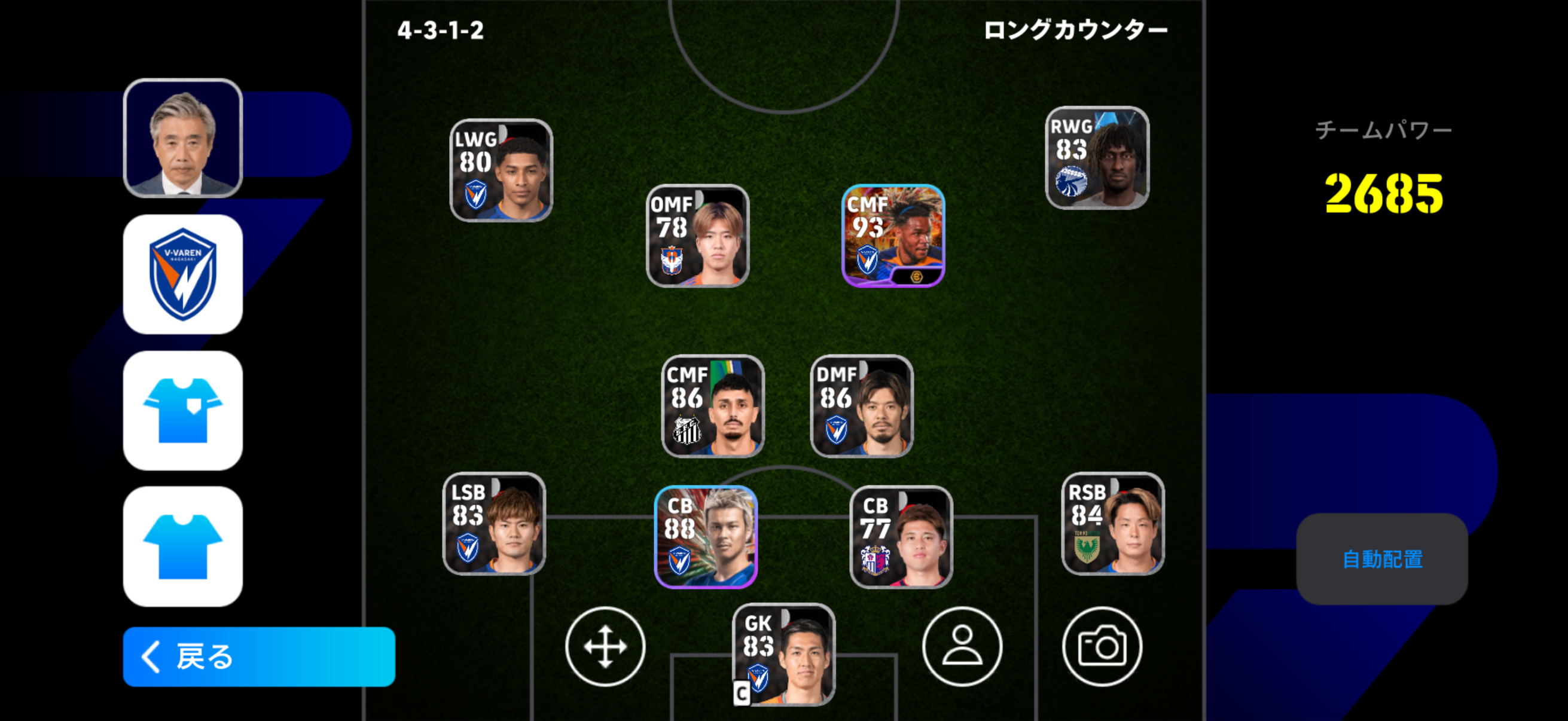Choose the CMF 93 player card
The height and width of the screenshot is (721, 1568).
(893, 236)
